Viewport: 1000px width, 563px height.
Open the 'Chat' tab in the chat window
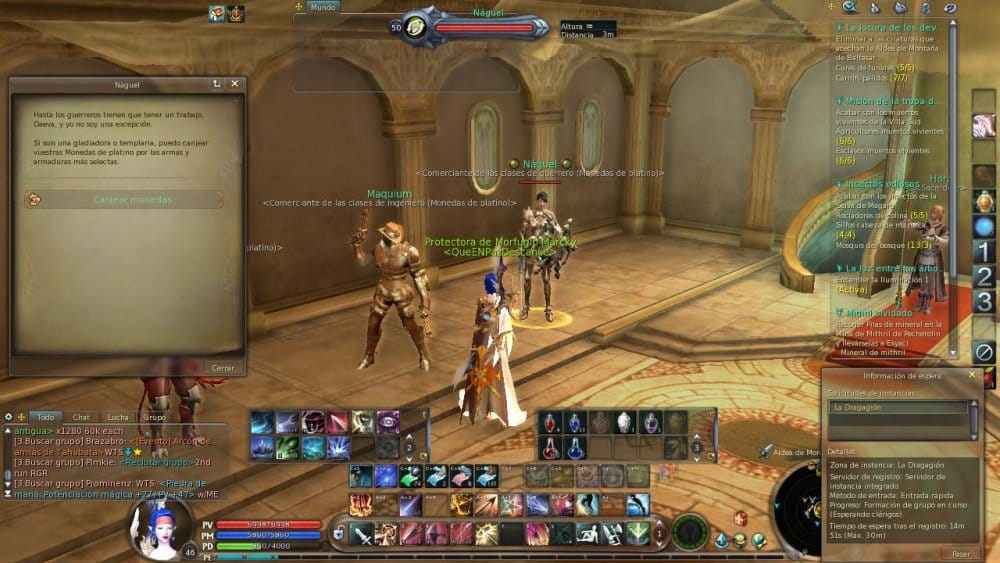81,416
